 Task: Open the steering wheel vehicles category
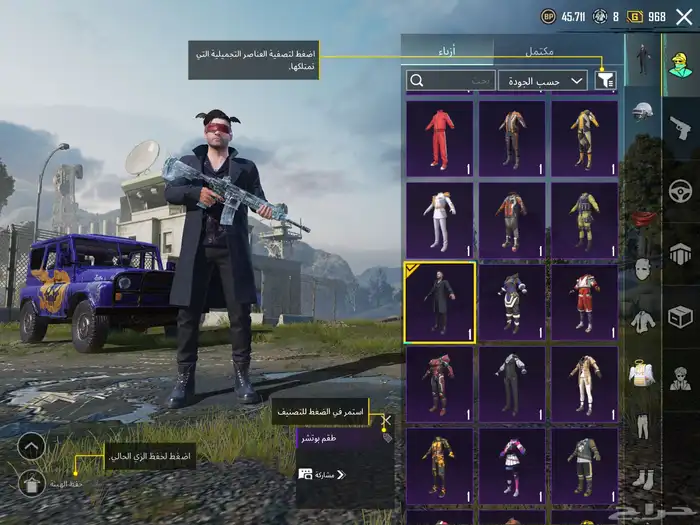coord(681,190)
